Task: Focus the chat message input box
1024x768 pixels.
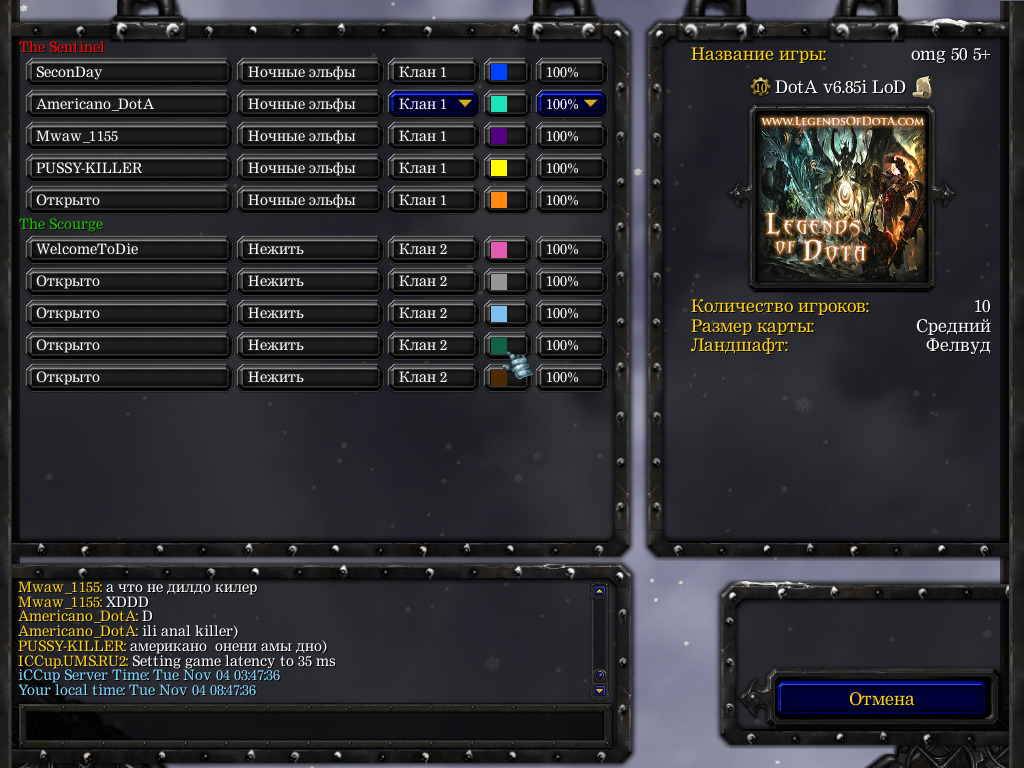Action: click(x=313, y=724)
